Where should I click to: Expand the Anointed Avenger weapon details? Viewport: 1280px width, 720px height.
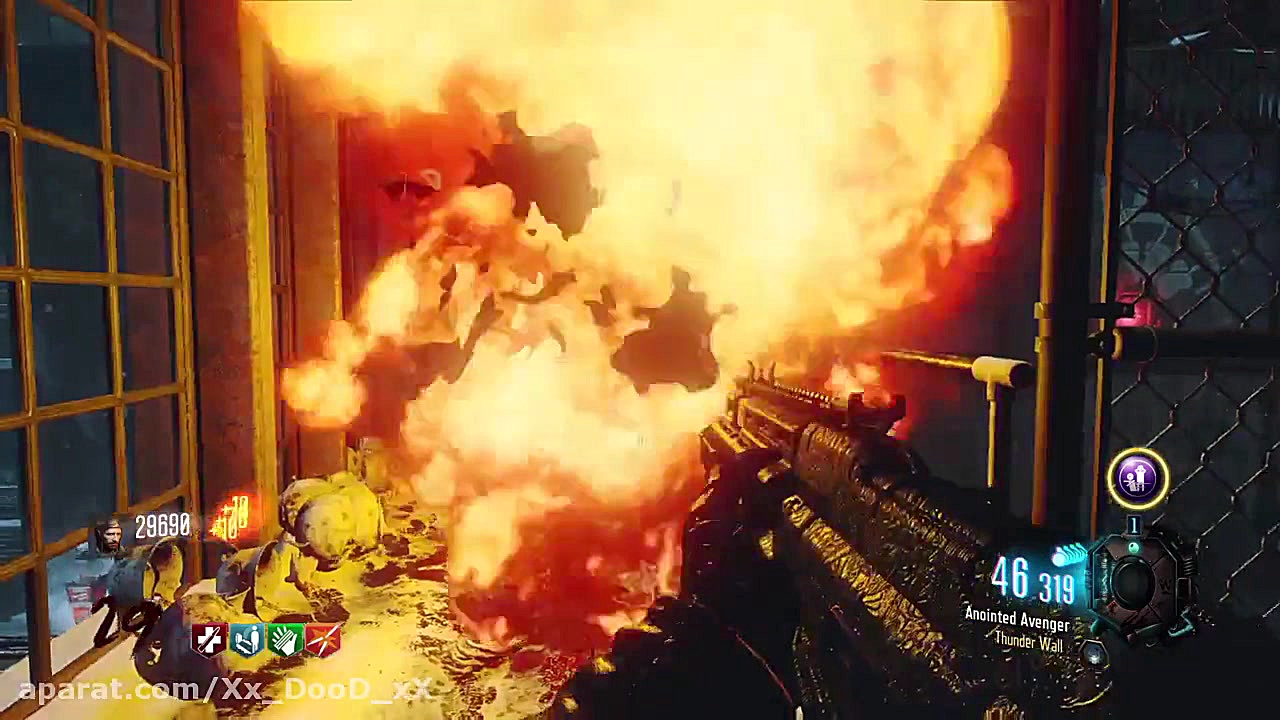click(1017, 620)
